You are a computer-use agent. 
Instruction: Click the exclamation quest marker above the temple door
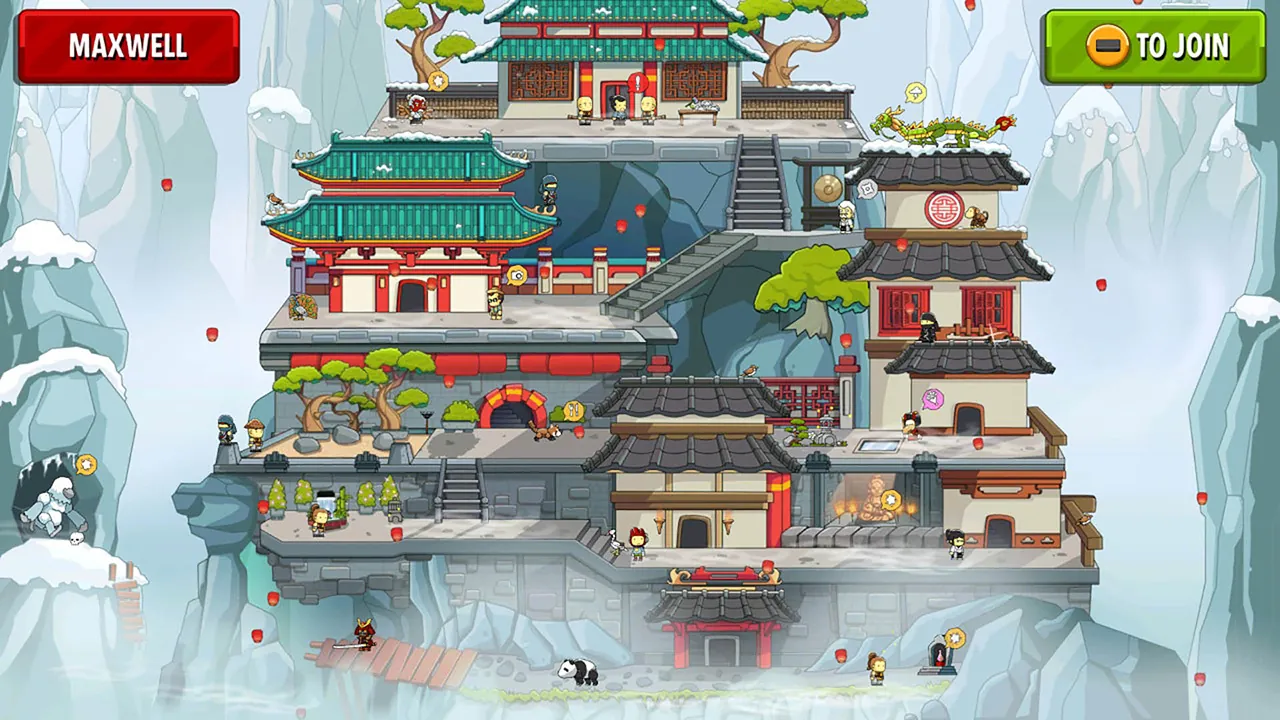637,83
